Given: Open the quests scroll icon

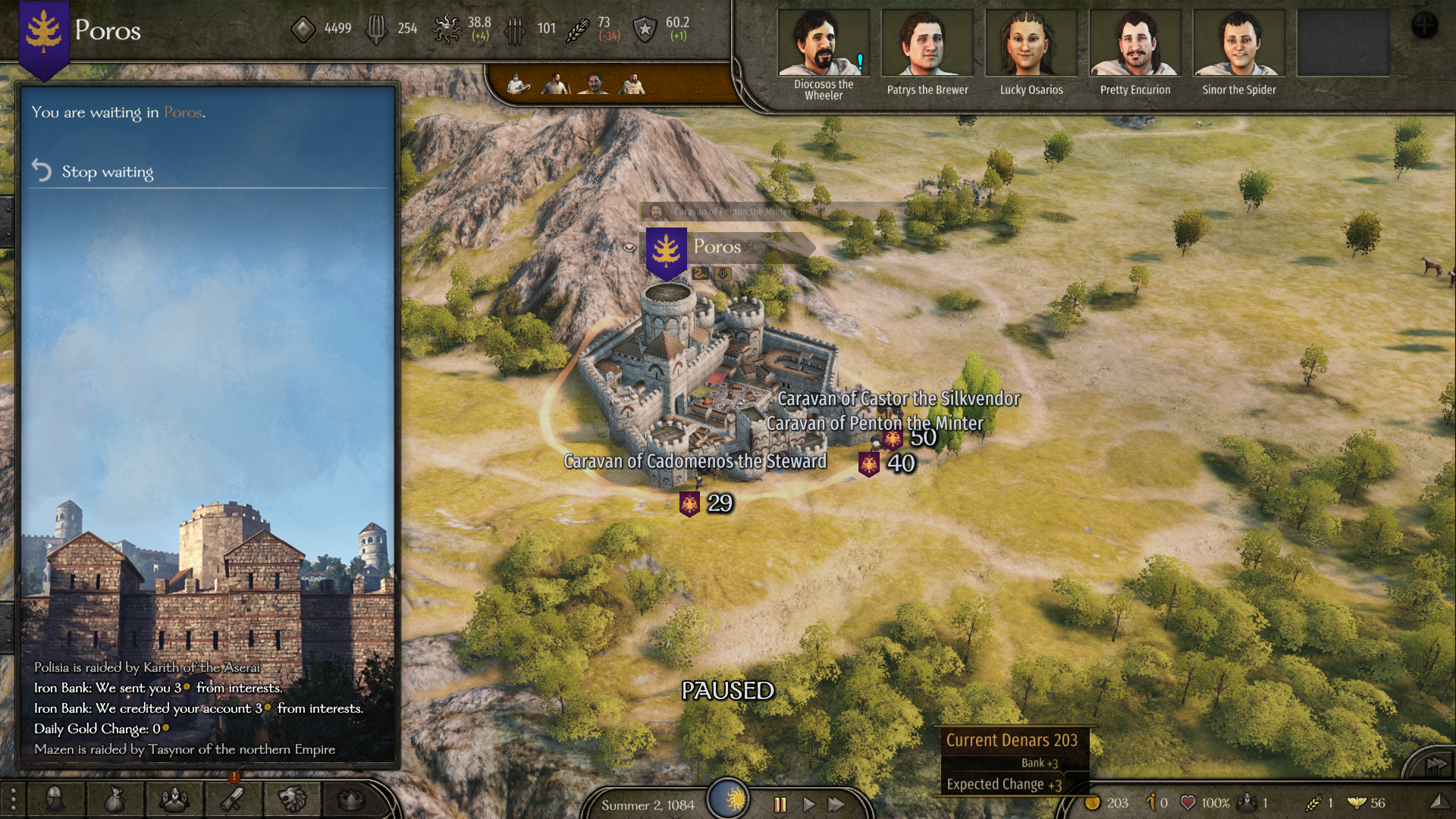Looking at the screenshot, I should click(x=233, y=799).
